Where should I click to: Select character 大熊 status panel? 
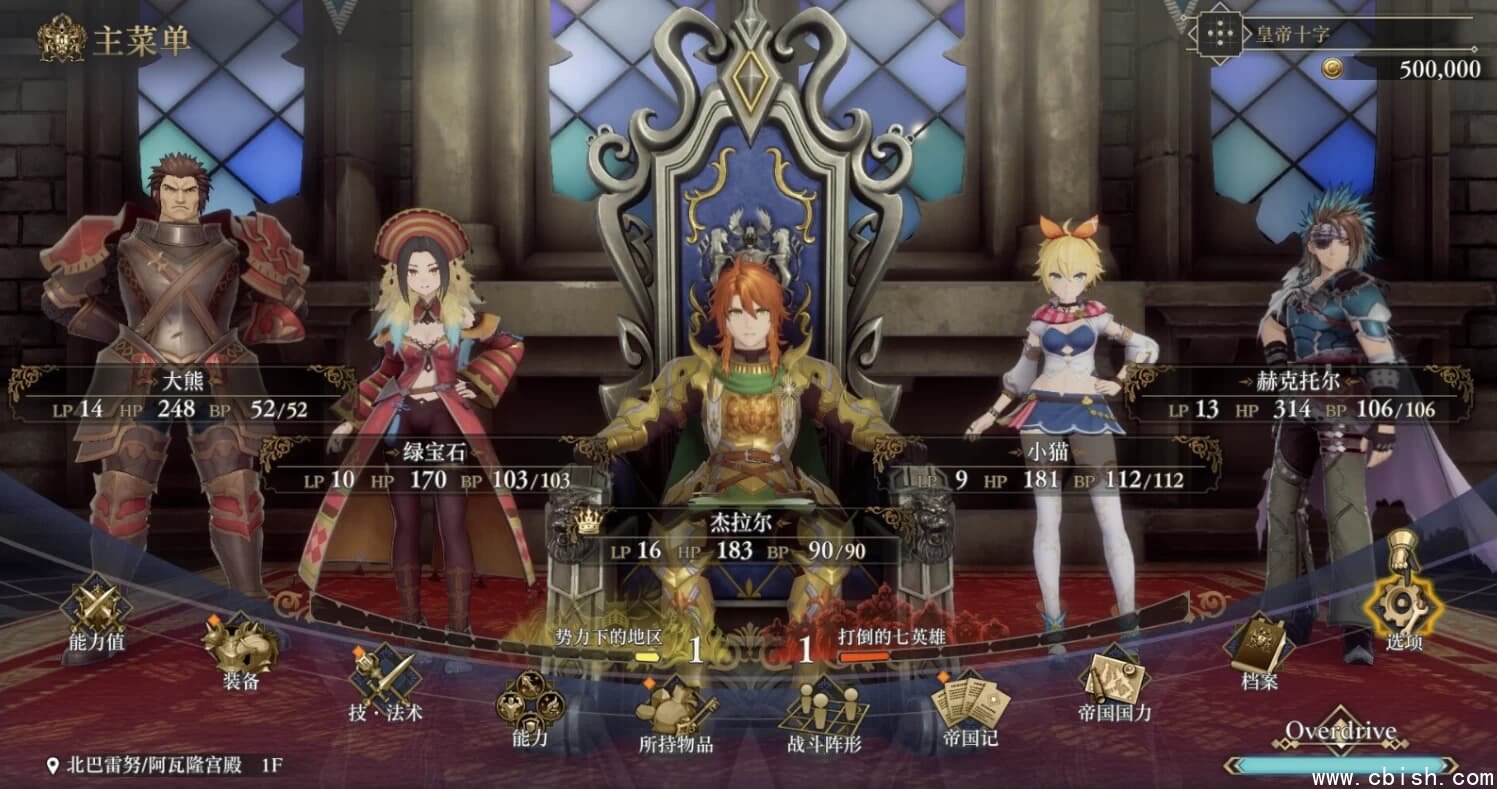pos(182,395)
